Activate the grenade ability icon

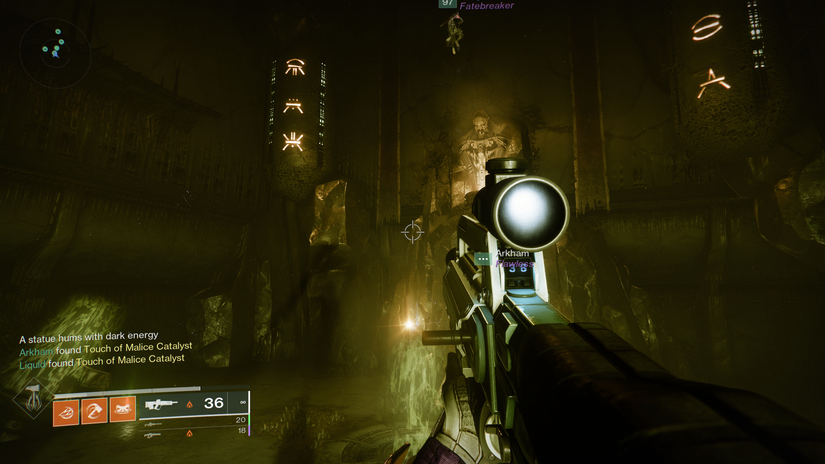(66, 409)
